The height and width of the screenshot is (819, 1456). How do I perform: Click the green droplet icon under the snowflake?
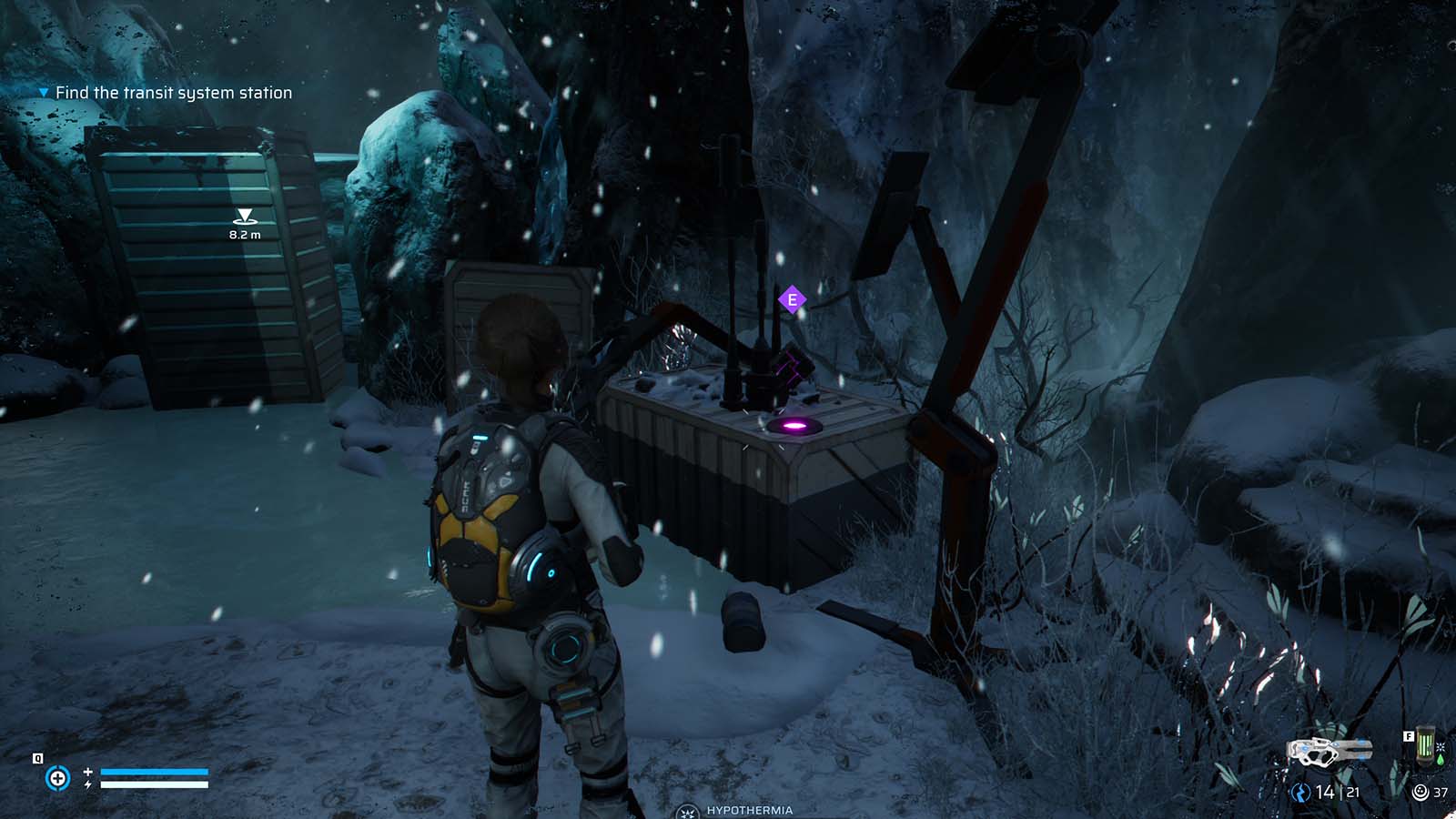pos(1440,760)
